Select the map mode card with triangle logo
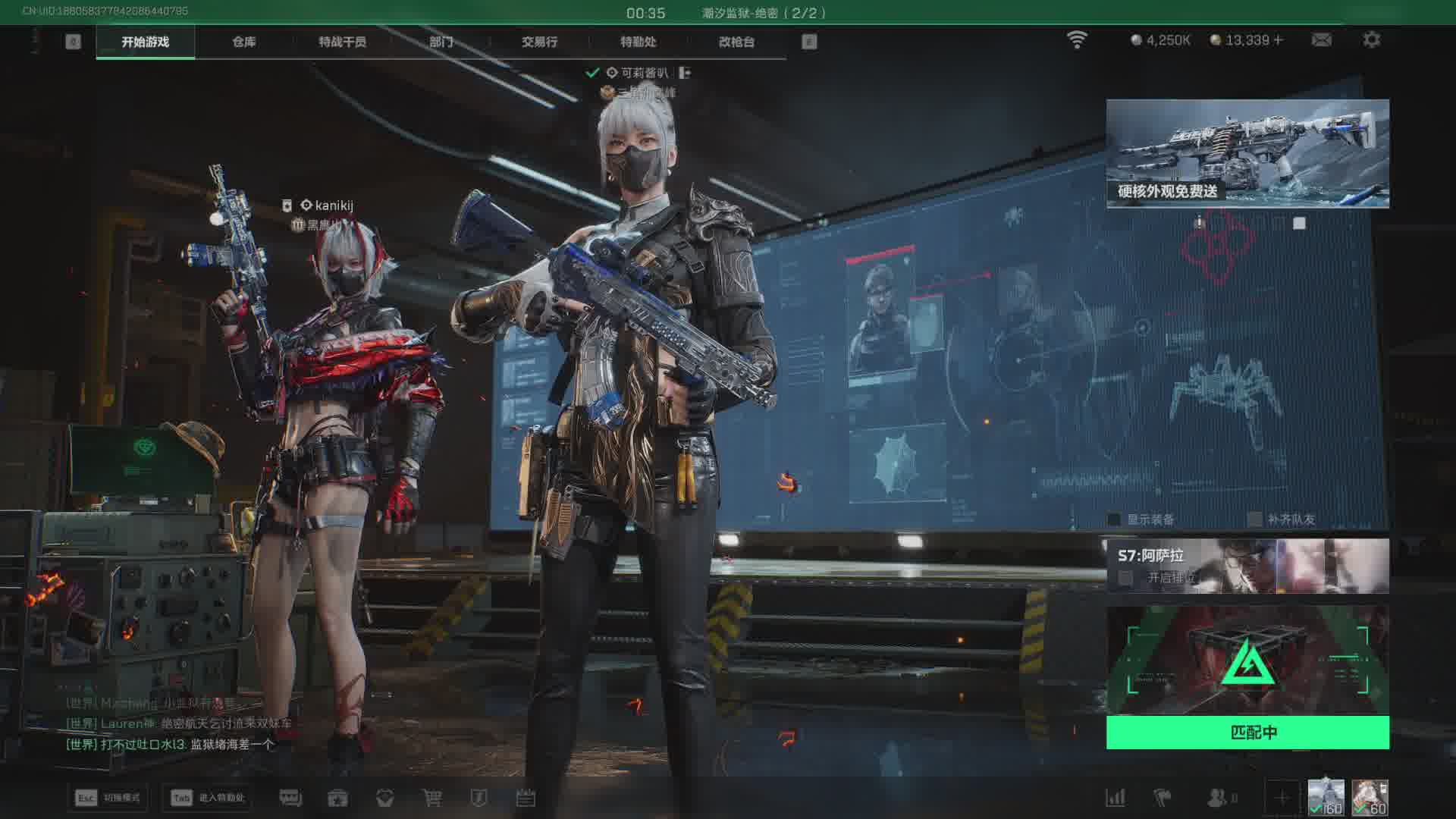 (x=1247, y=661)
